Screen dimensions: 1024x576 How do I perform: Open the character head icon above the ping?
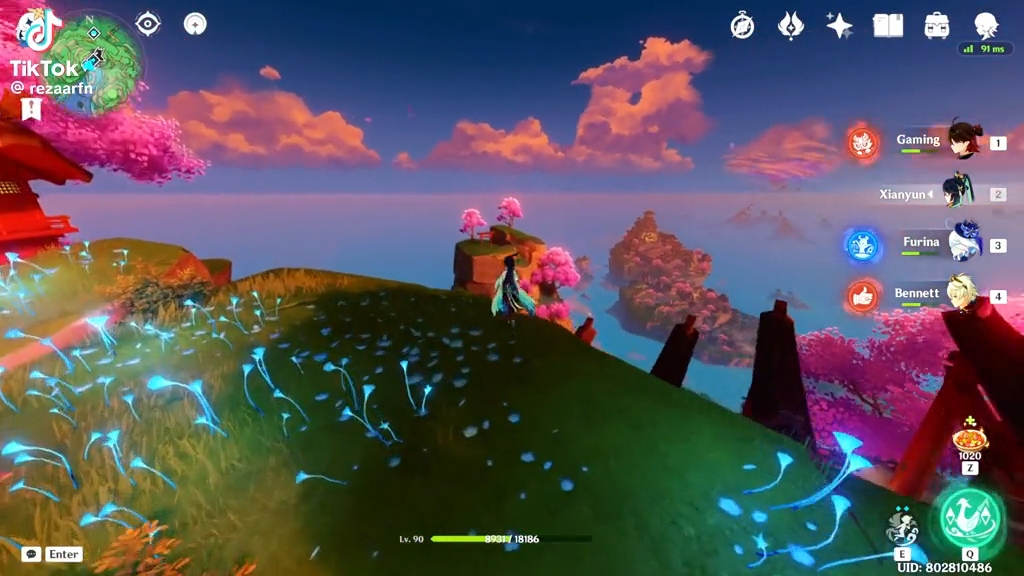coord(986,24)
